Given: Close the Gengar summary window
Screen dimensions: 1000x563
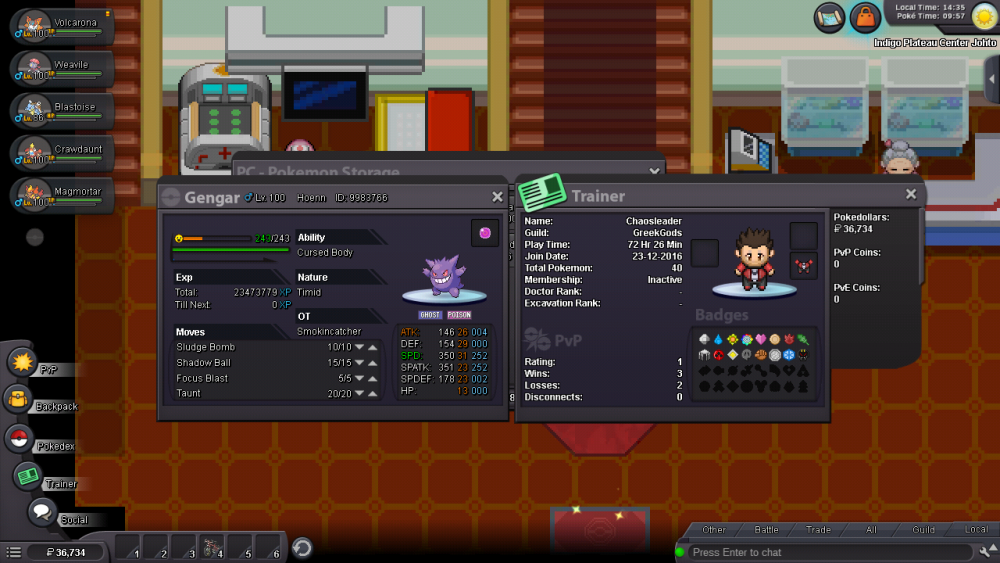Looking at the screenshot, I should point(497,197).
